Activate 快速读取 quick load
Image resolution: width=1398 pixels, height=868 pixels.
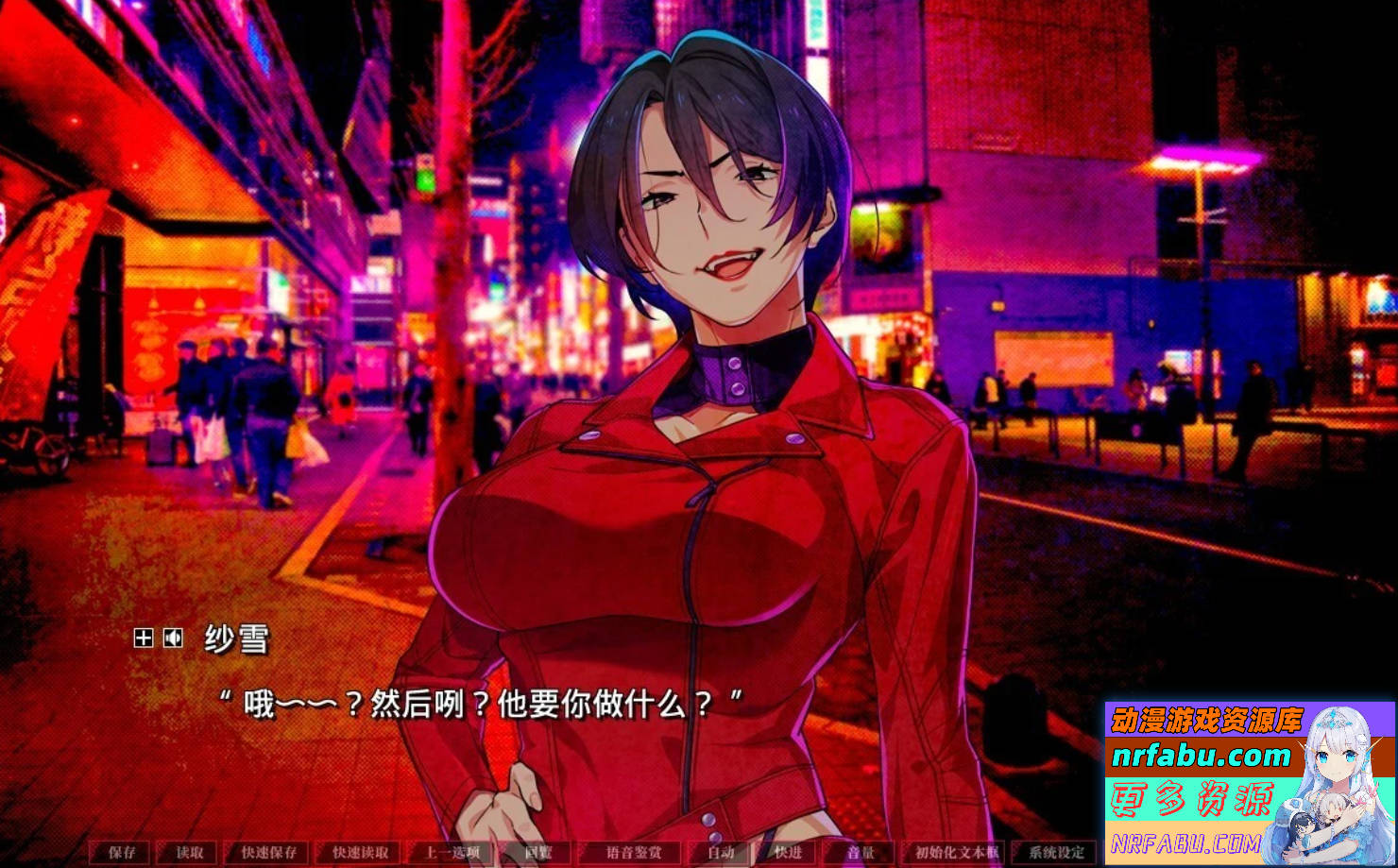point(360,853)
